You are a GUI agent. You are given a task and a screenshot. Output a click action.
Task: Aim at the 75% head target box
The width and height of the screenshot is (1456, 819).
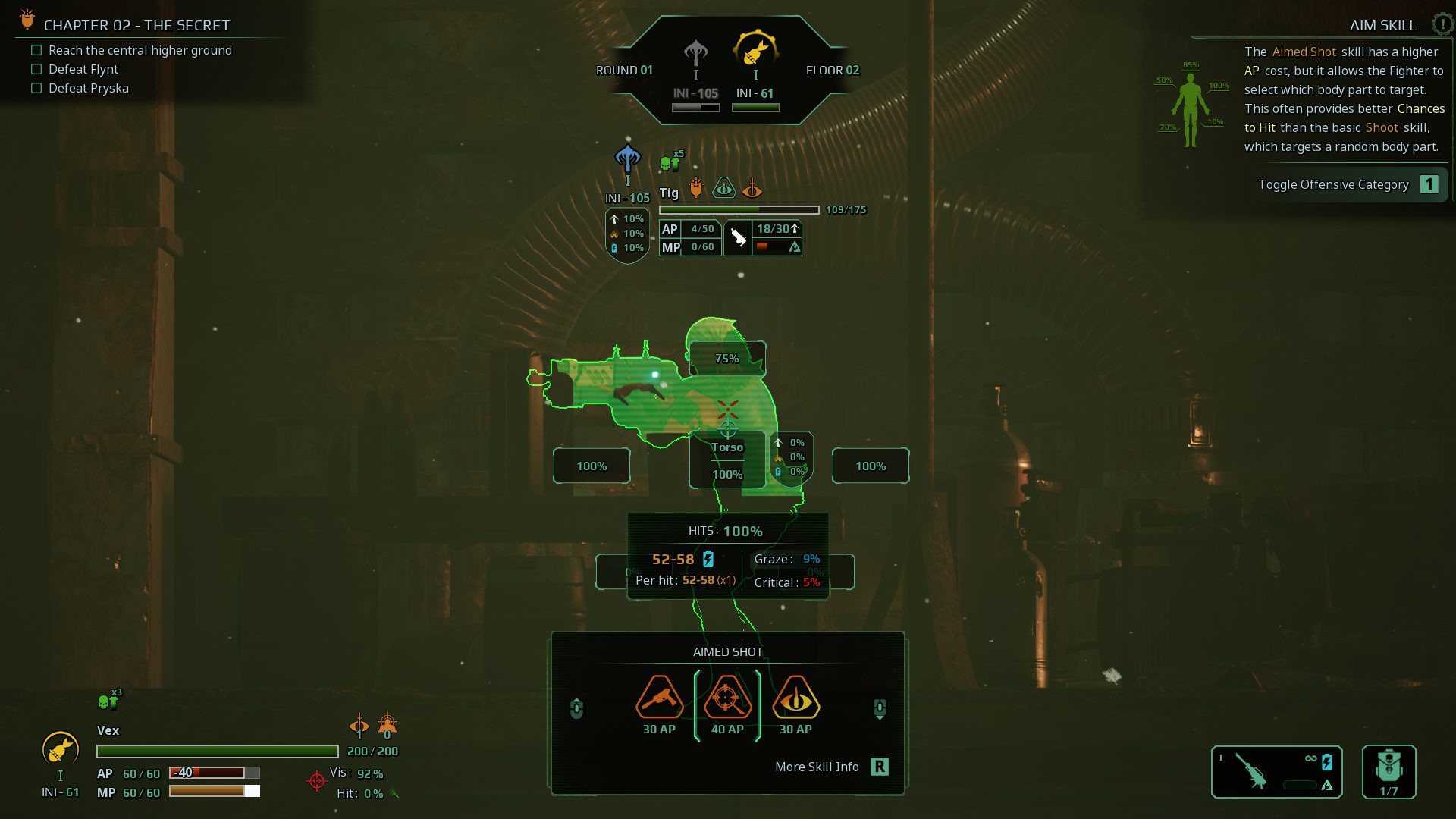pos(726,359)
